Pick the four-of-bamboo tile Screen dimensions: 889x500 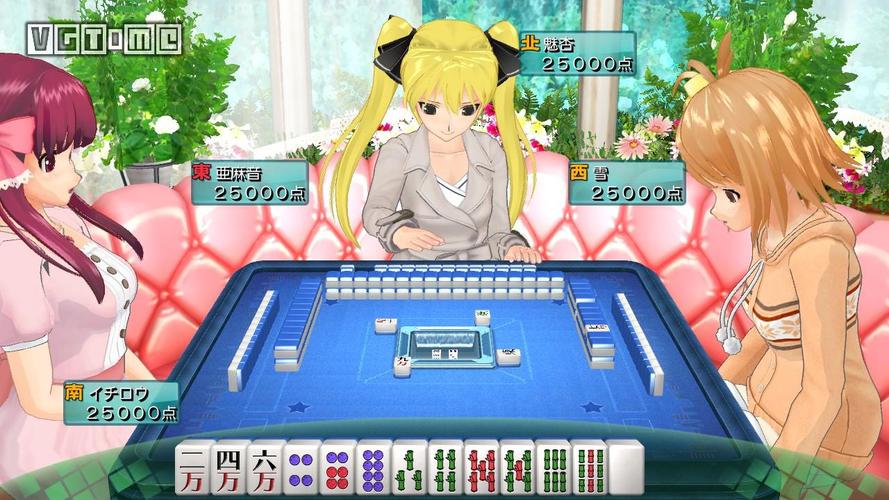point(445,469)
